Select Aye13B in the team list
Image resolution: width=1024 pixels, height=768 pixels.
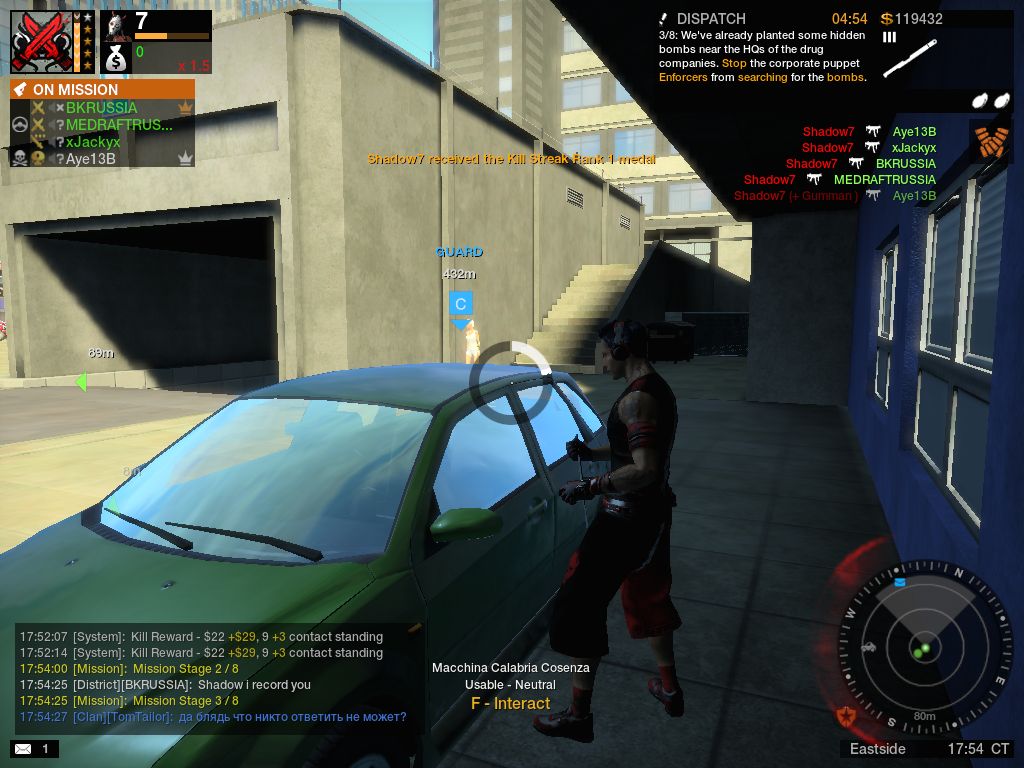91,159
